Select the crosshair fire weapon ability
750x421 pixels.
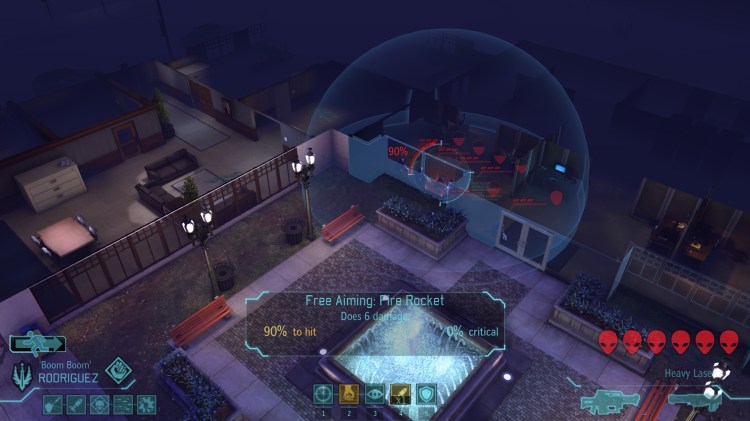coord(324,393)
